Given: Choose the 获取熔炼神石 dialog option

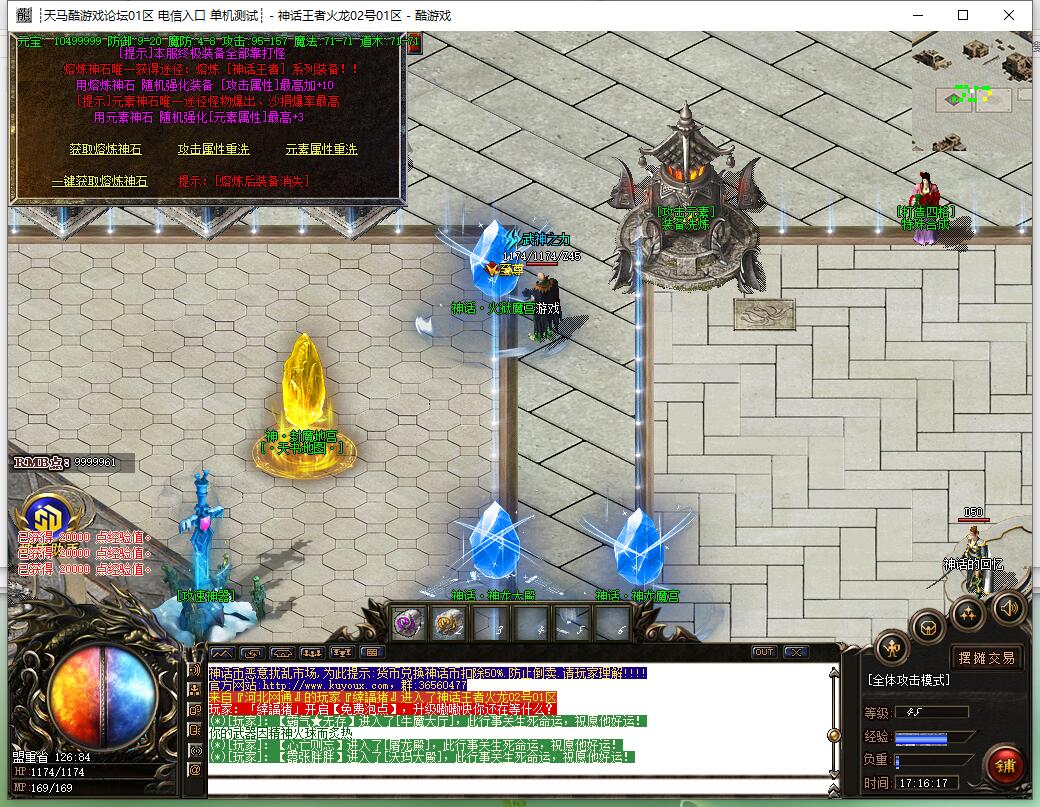Looking at the screenshot, I should click(105, 149).
